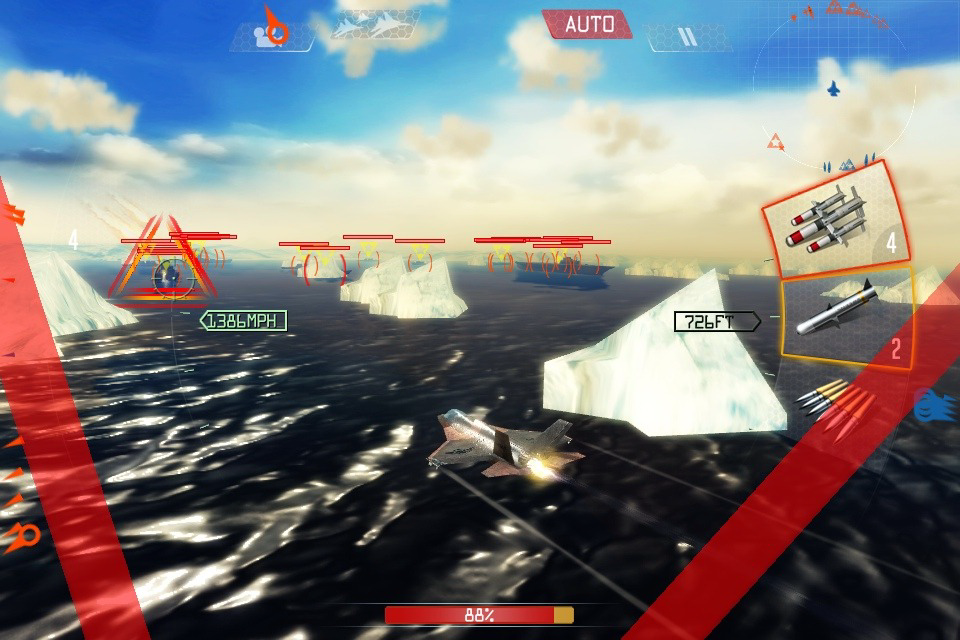Toggle the AUTO pilot button
Image resolution: width=960 pixels, height=640 pixels.
[x=588, y=24]
